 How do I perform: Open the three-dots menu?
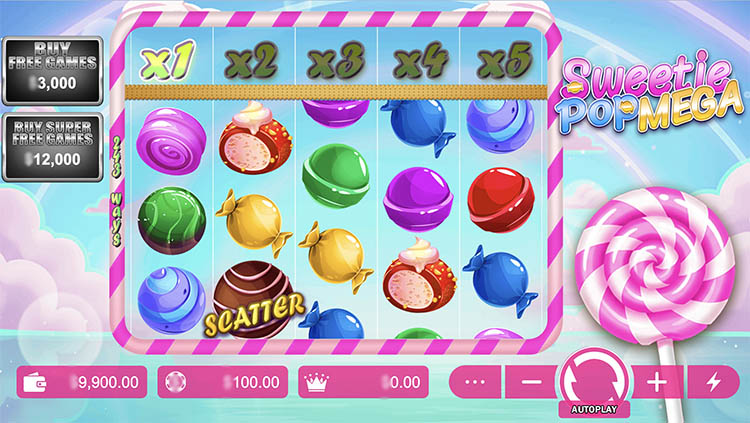[475, 382]
